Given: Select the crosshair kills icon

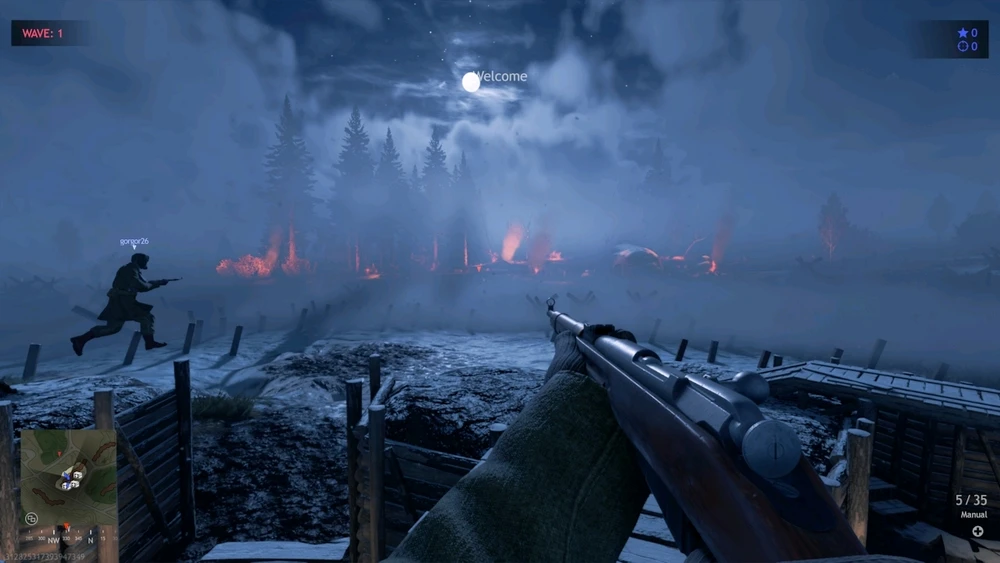Looking at the screenshot, I should click(x=962, y=46).
